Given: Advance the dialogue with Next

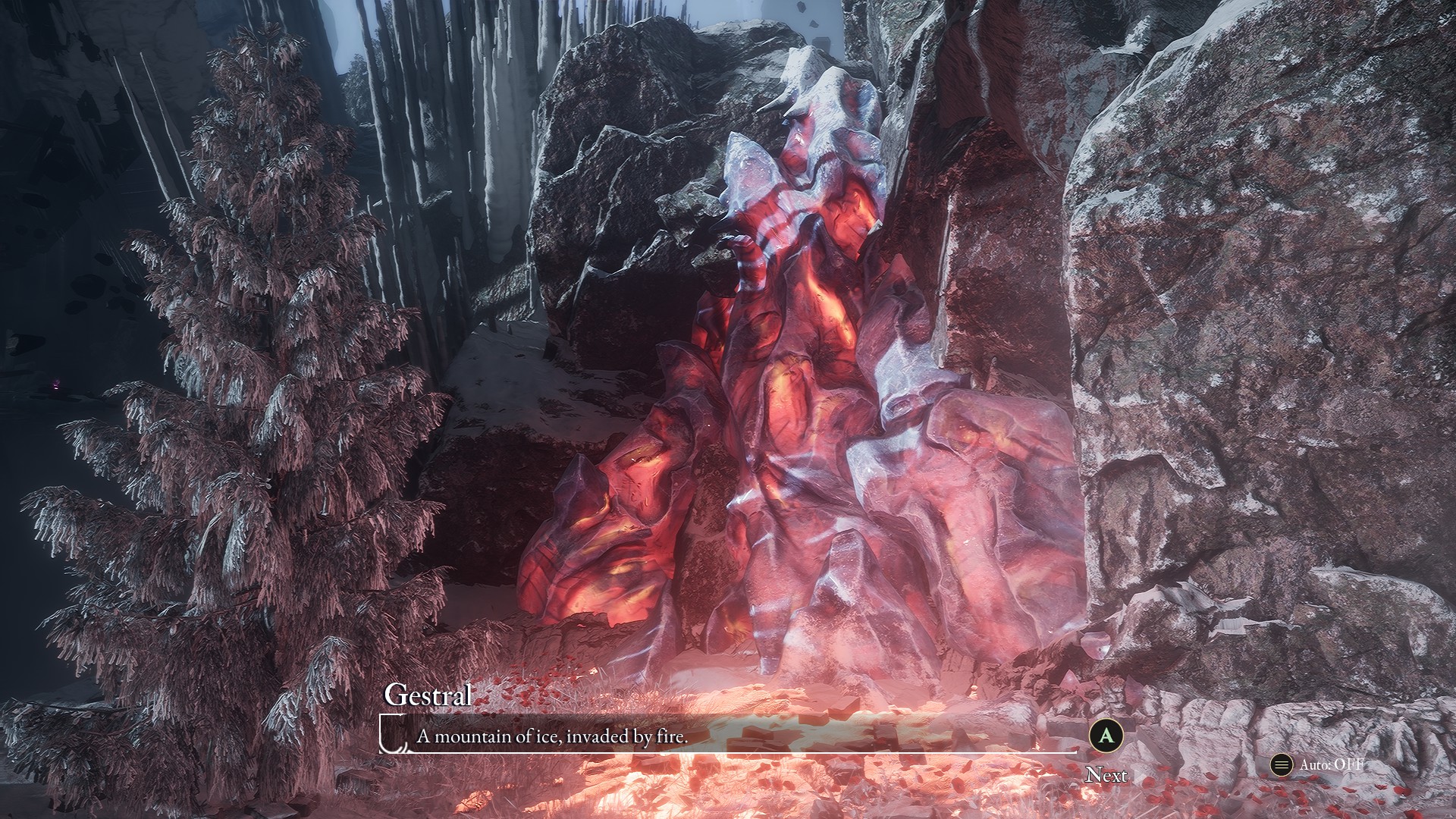Looking at the screenshot, I should tap(1106, 736).
